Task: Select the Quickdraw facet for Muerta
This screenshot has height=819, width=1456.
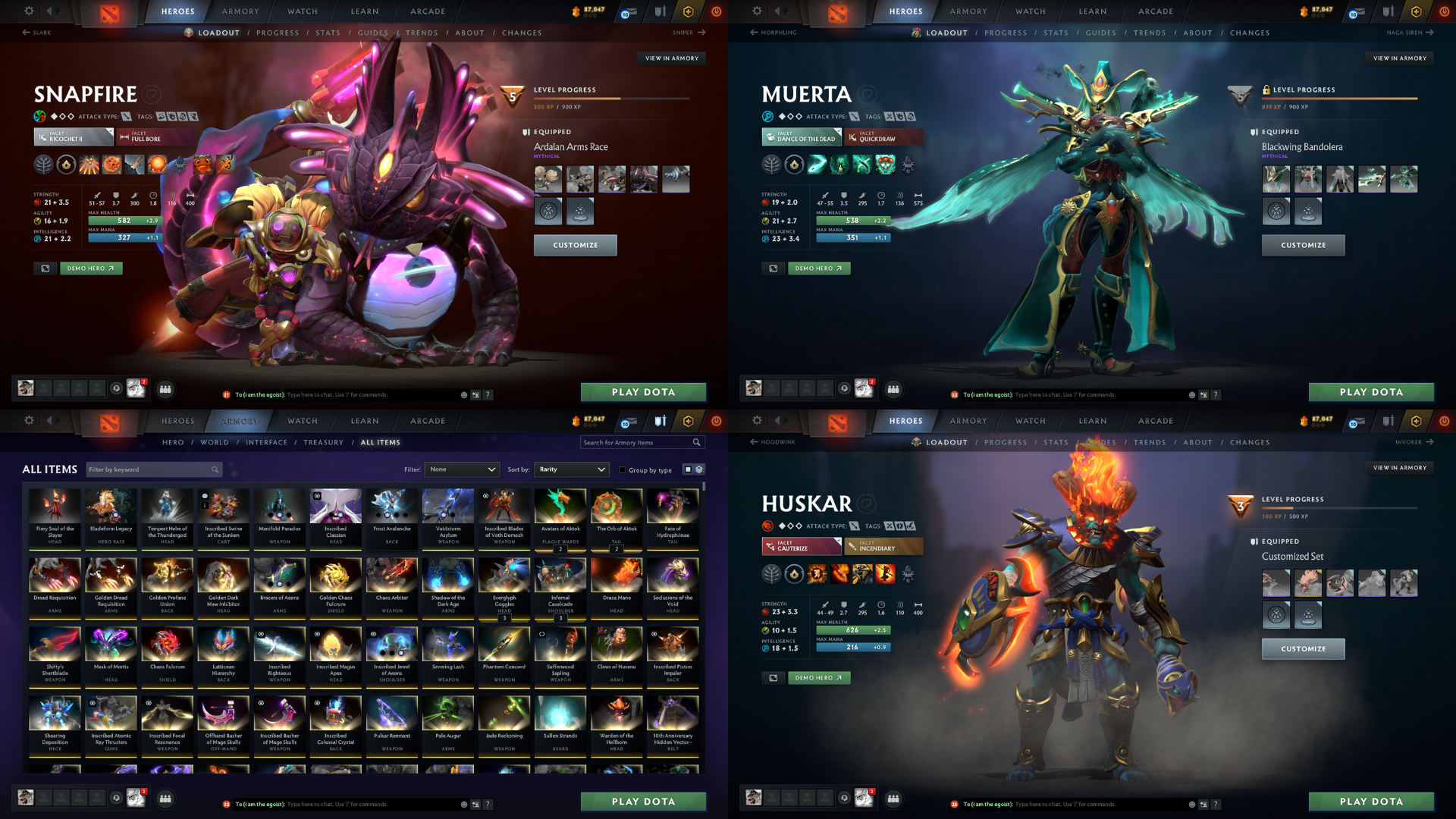Action: pos(883,138)
